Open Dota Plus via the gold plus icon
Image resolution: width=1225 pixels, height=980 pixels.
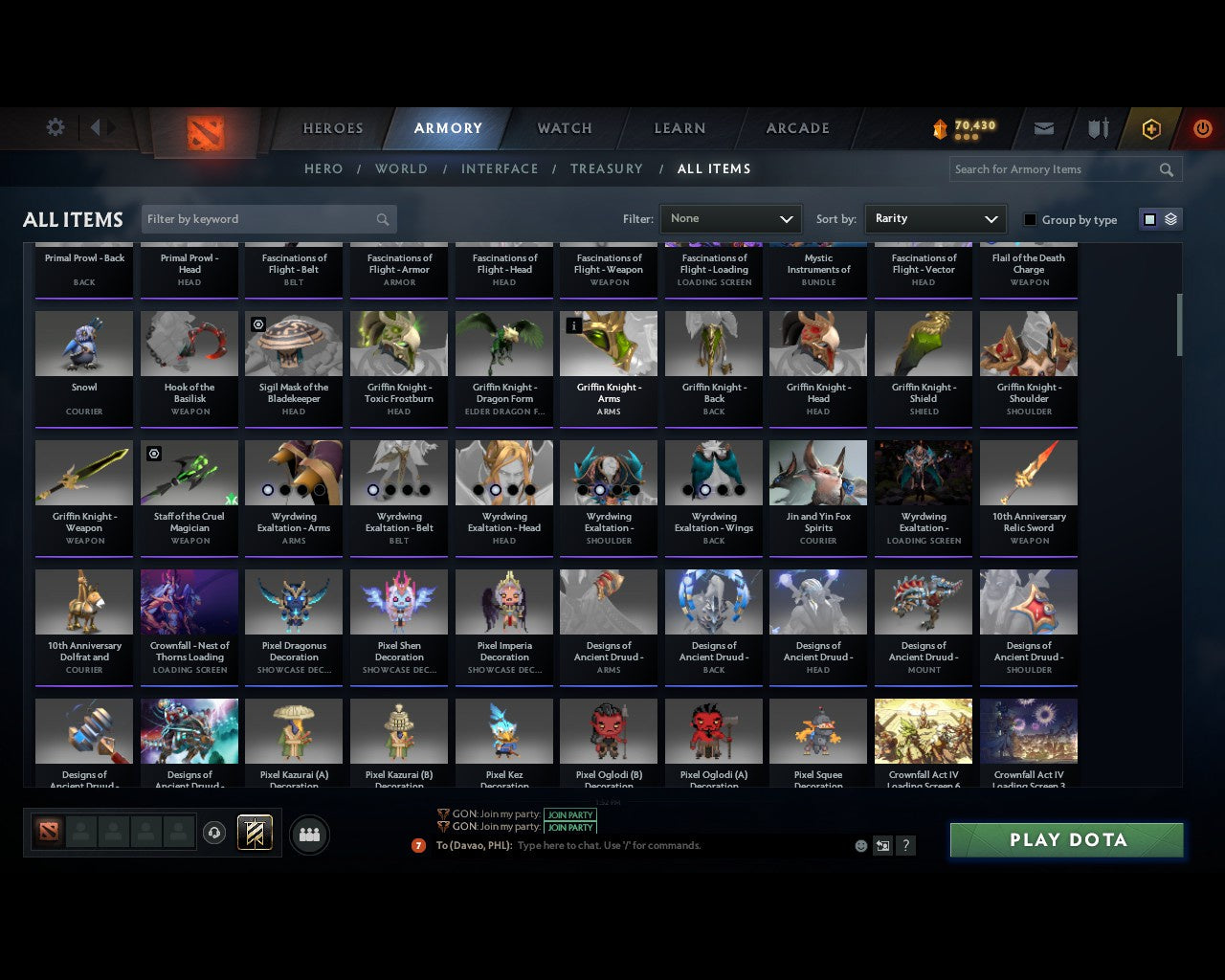point(1150,128)
